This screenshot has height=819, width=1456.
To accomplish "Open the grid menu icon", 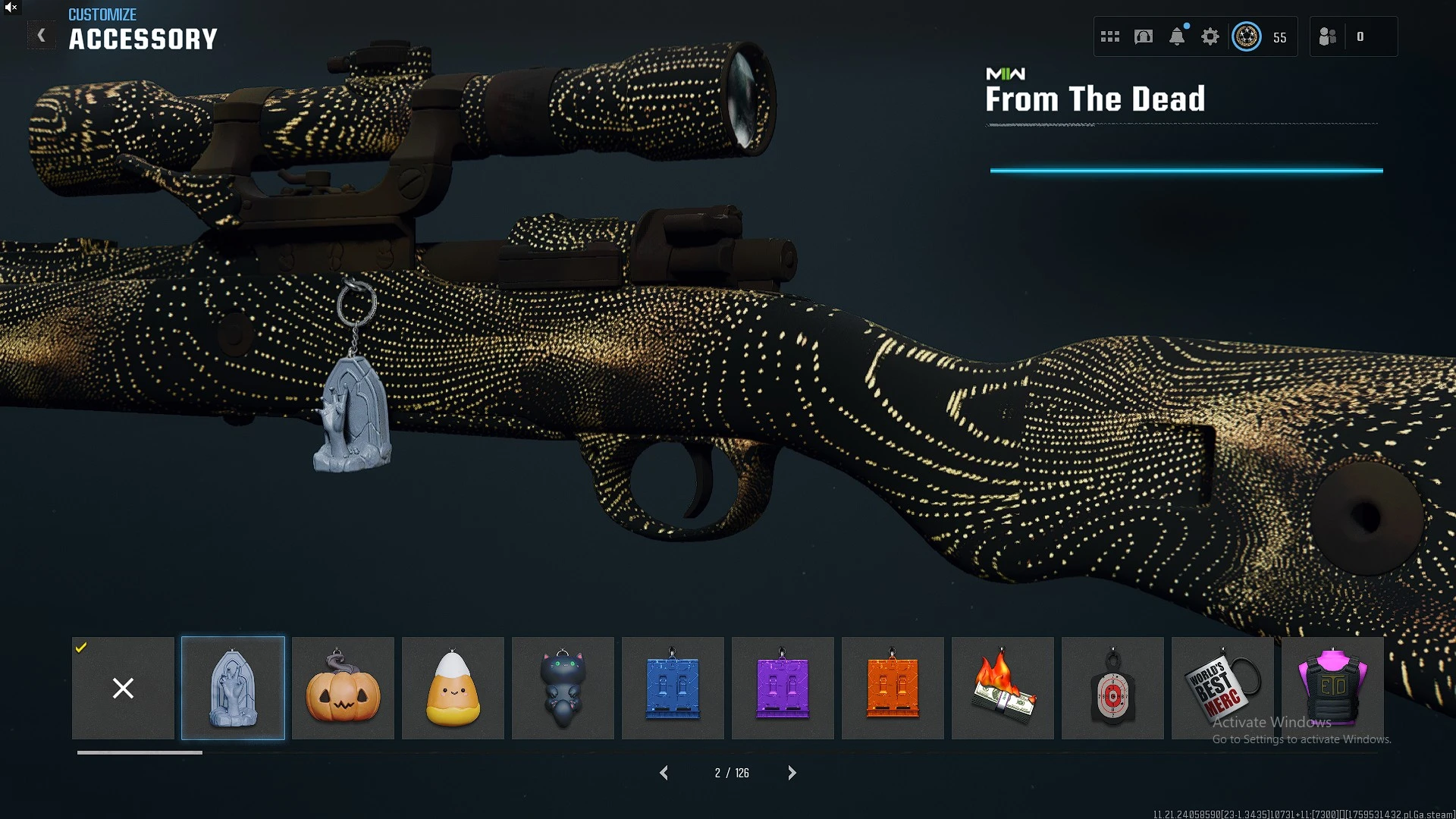I will tap(1110, 36).
